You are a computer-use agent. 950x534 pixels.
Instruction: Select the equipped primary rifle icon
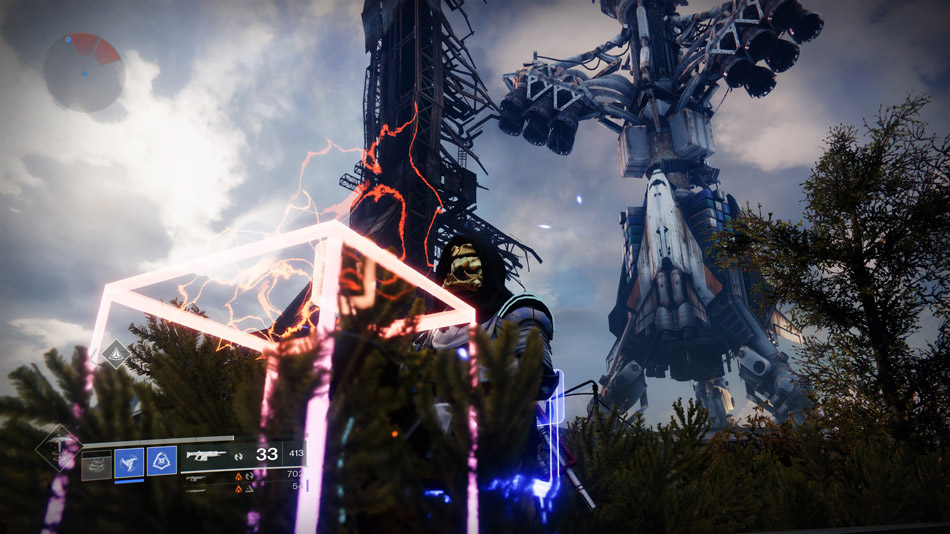[x=207, y=455]
